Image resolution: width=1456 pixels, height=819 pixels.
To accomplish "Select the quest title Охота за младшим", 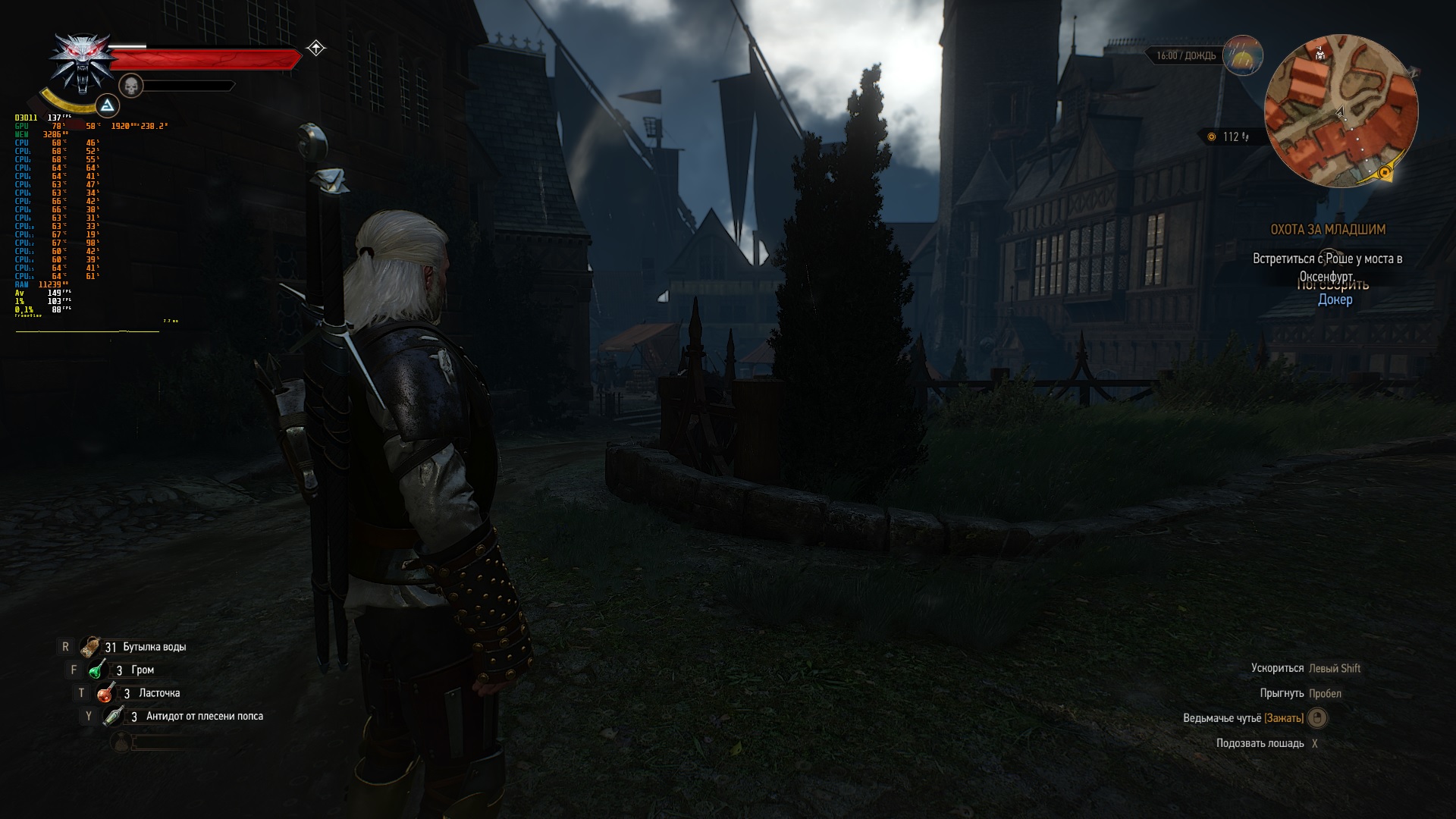I will click(1327, 229).
